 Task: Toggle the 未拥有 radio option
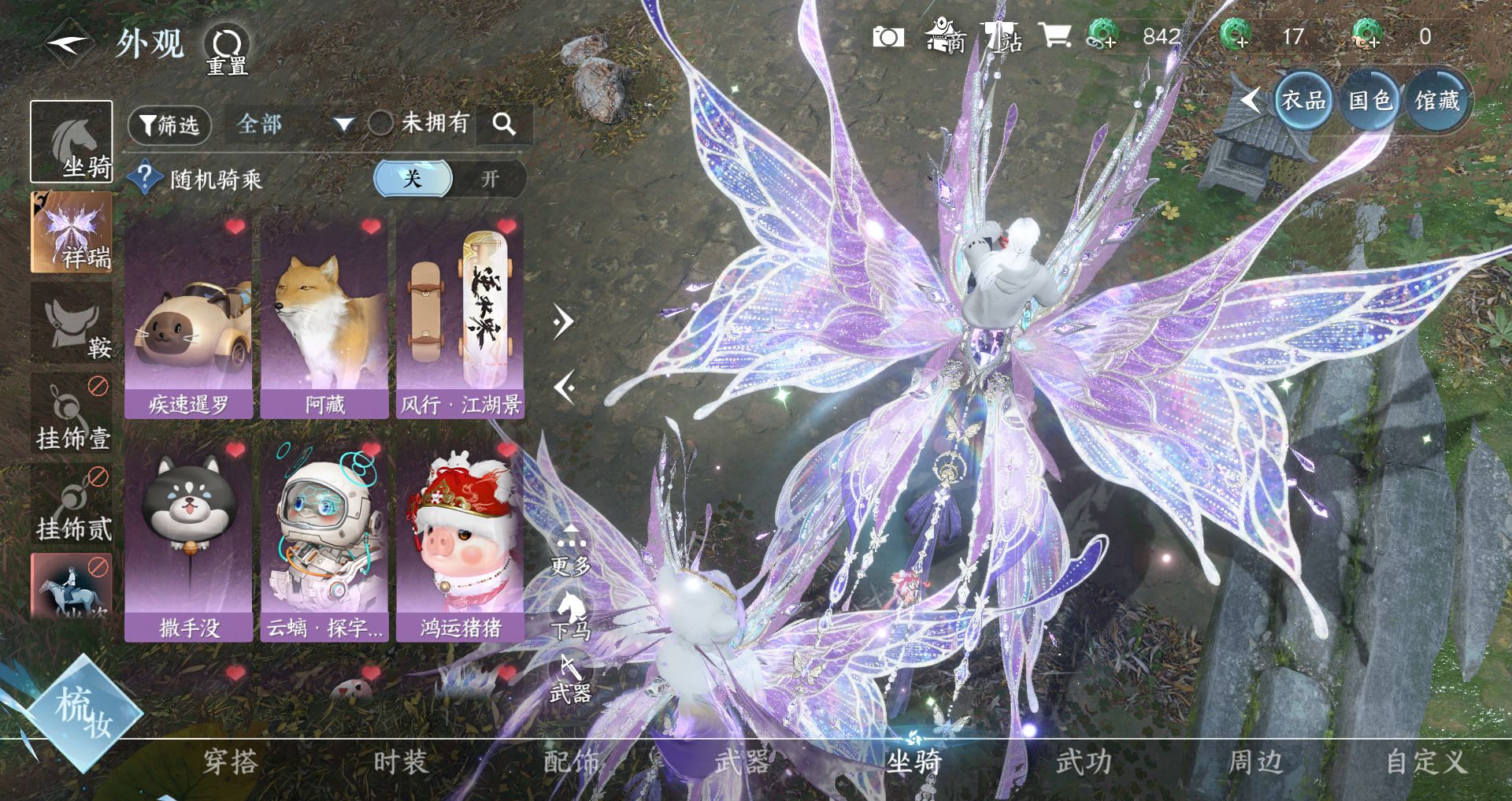(x=381, y=123)
